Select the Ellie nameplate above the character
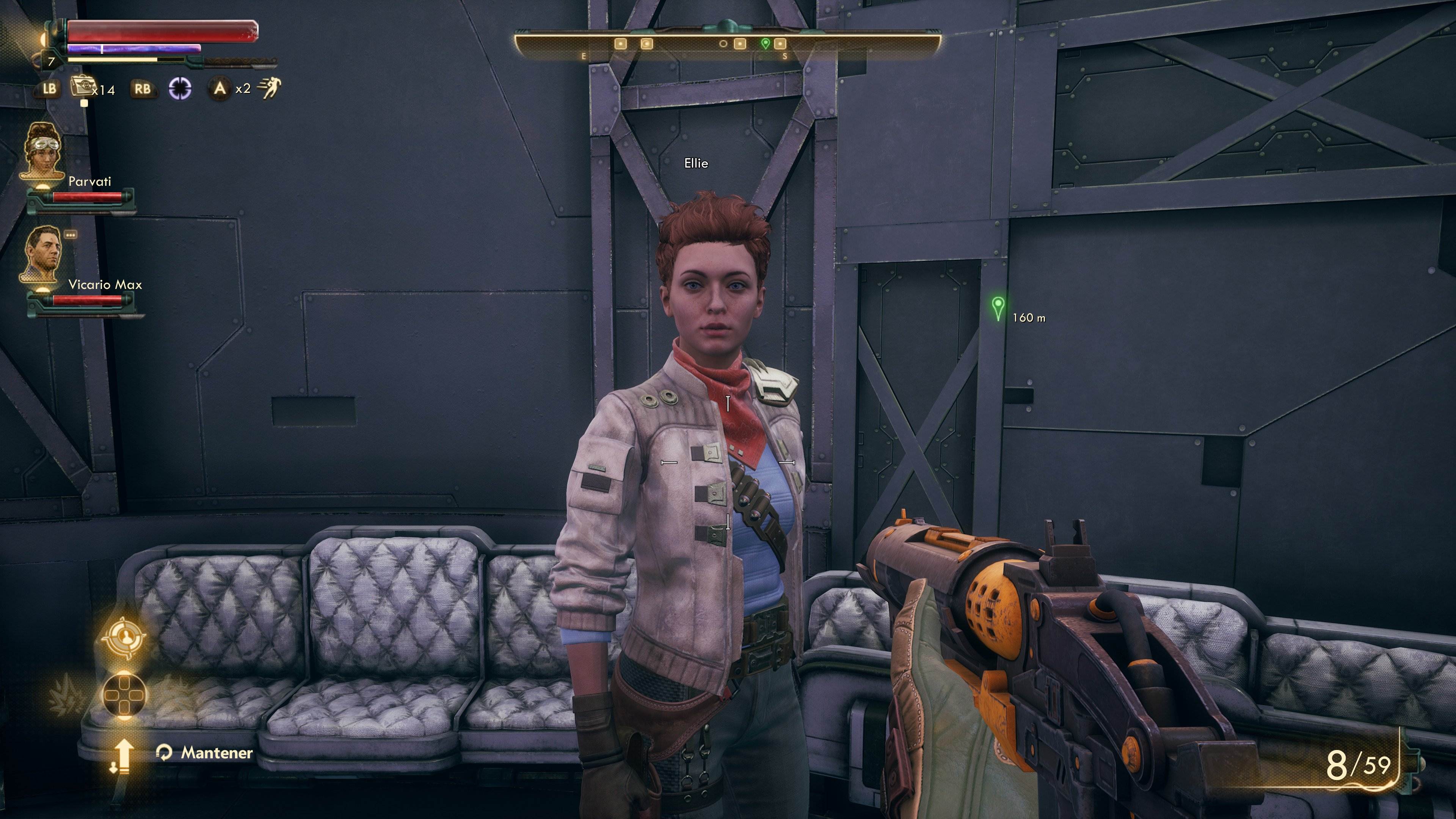 [697, 164]
